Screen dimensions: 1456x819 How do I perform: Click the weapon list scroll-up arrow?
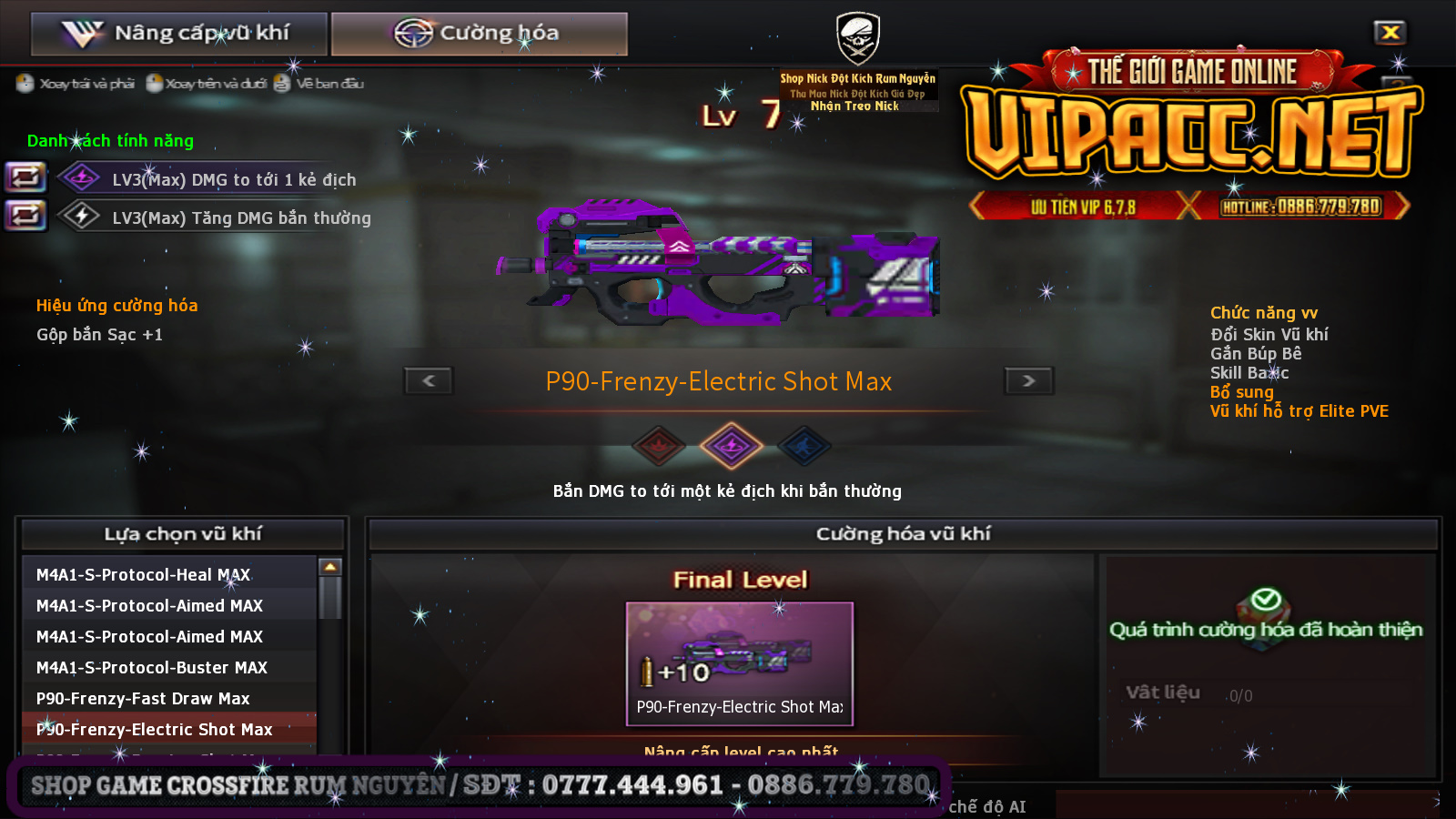[x=330, y=567]
